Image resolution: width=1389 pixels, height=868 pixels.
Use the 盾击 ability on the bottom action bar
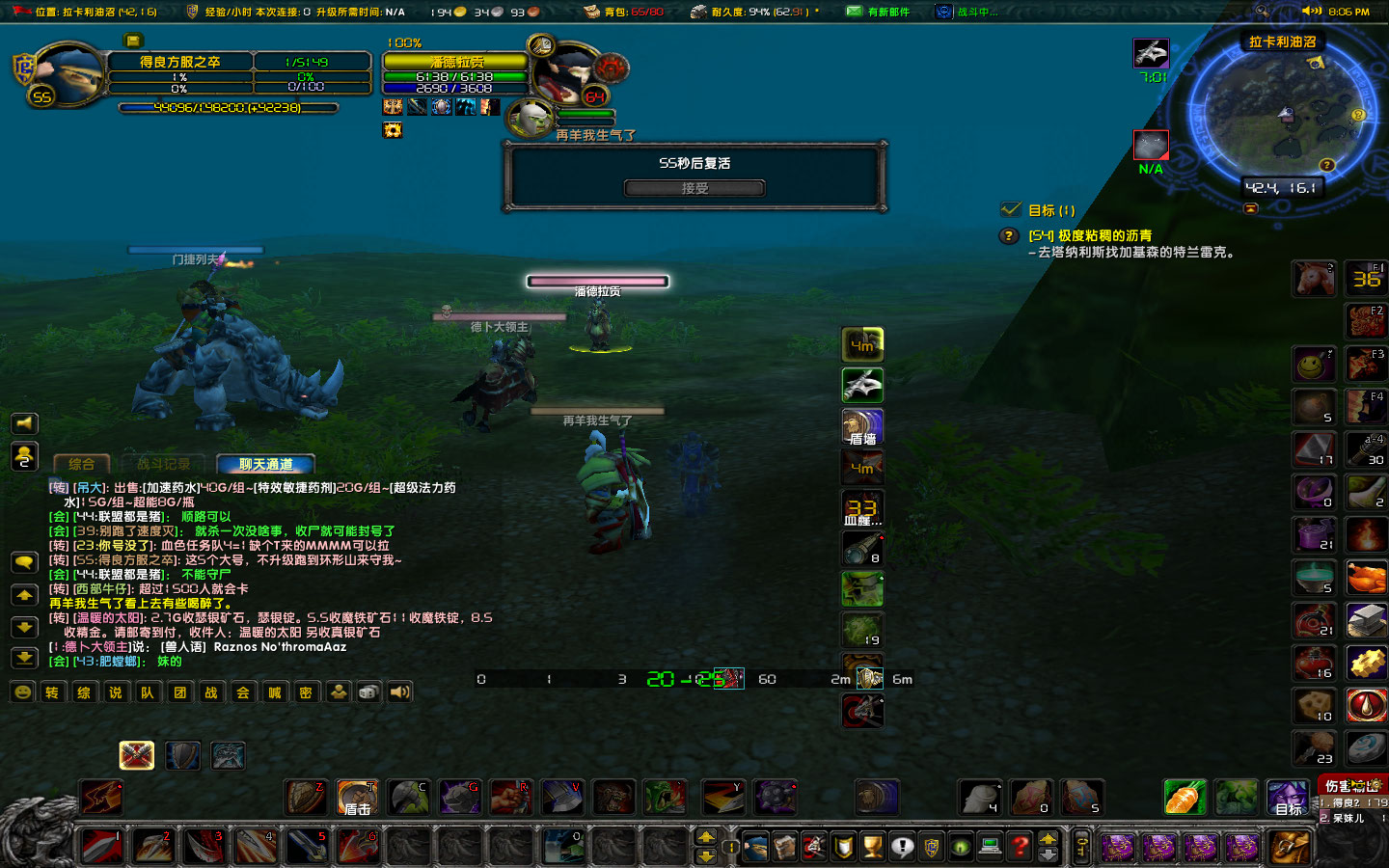pos(357,798)
